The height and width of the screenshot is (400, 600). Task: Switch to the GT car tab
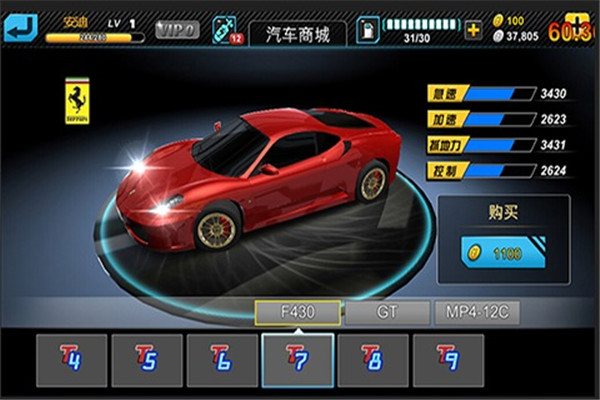(x=387, y=312)
